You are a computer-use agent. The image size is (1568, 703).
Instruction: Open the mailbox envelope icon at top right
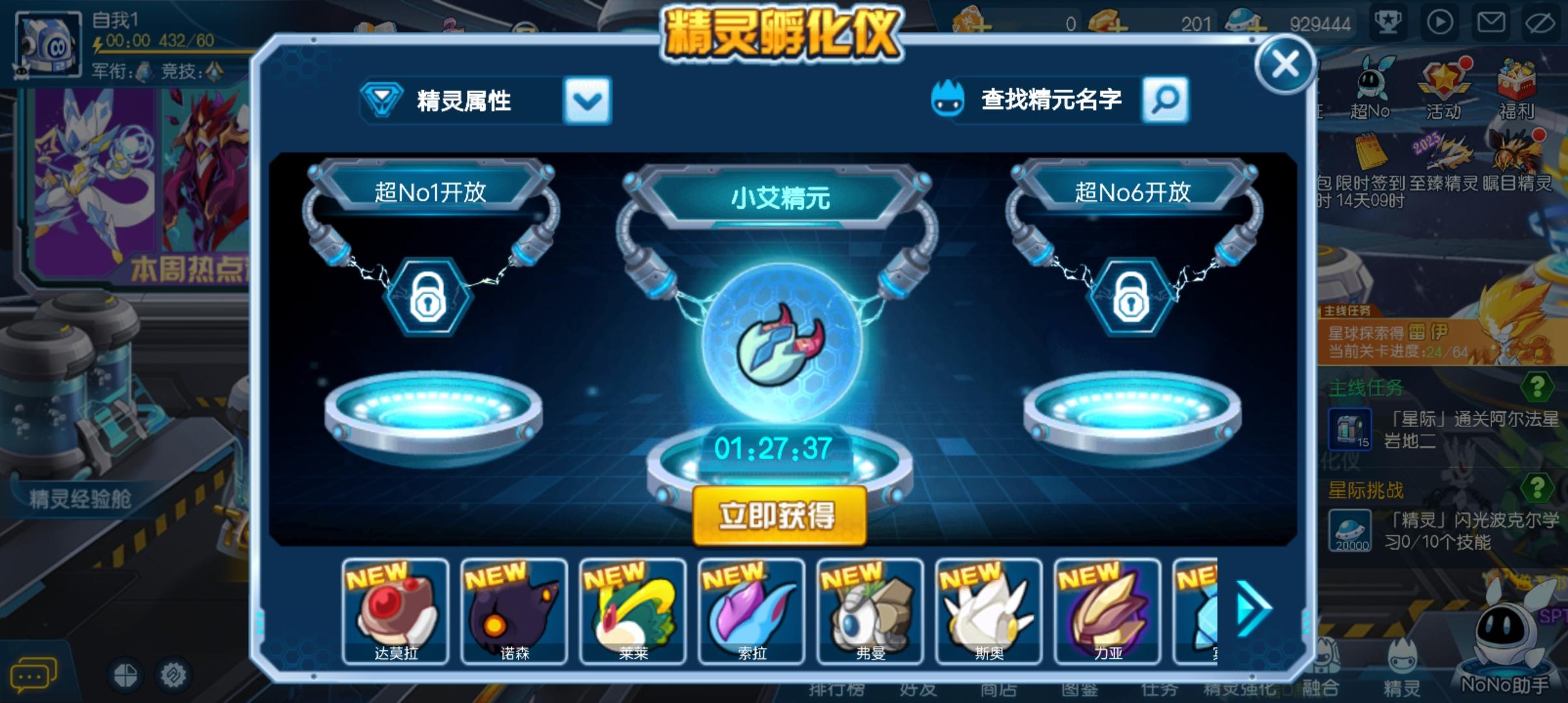(x=1492, y=21)
